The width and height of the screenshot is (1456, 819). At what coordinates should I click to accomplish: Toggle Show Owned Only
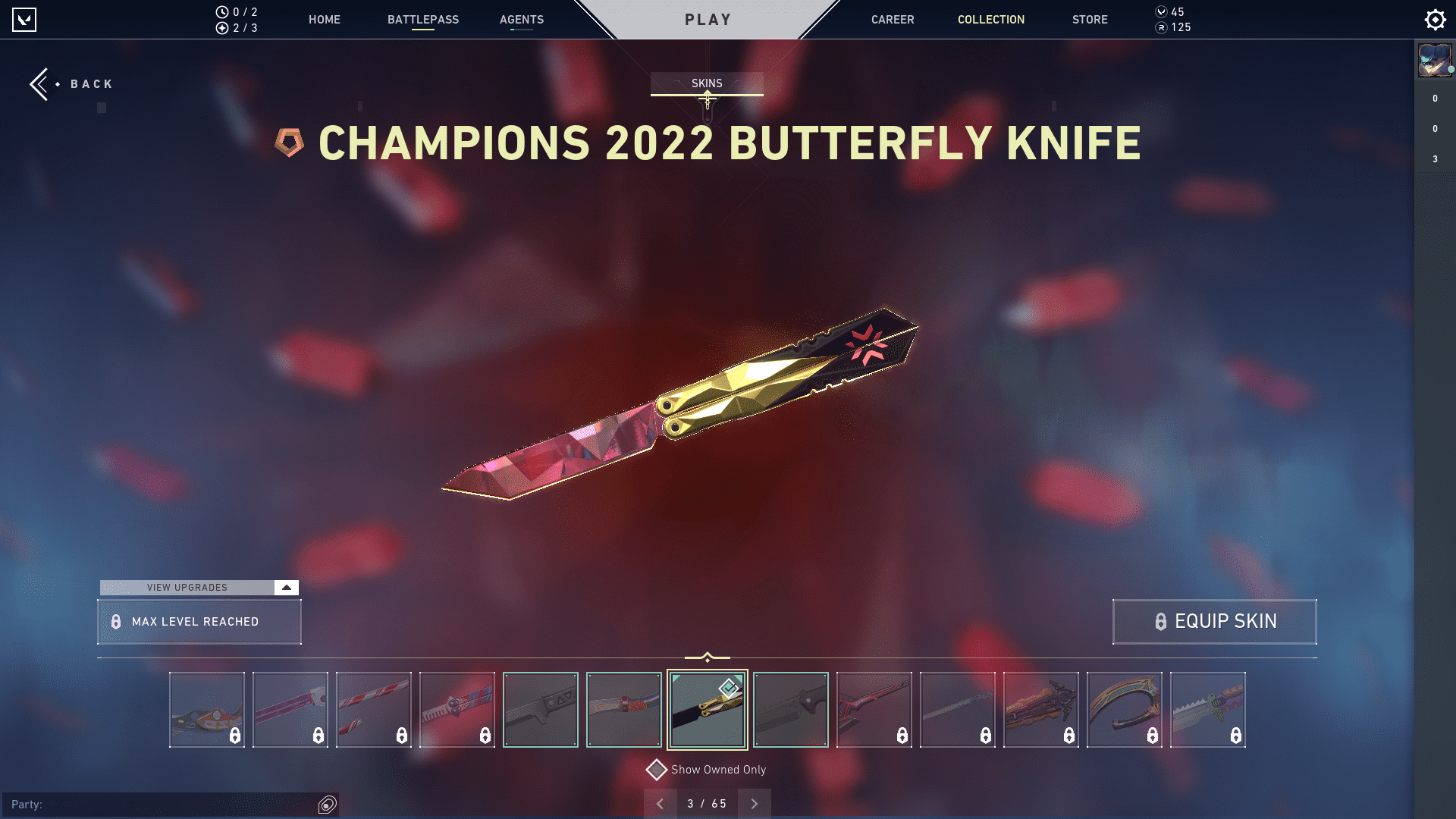(x=657, y=769)
